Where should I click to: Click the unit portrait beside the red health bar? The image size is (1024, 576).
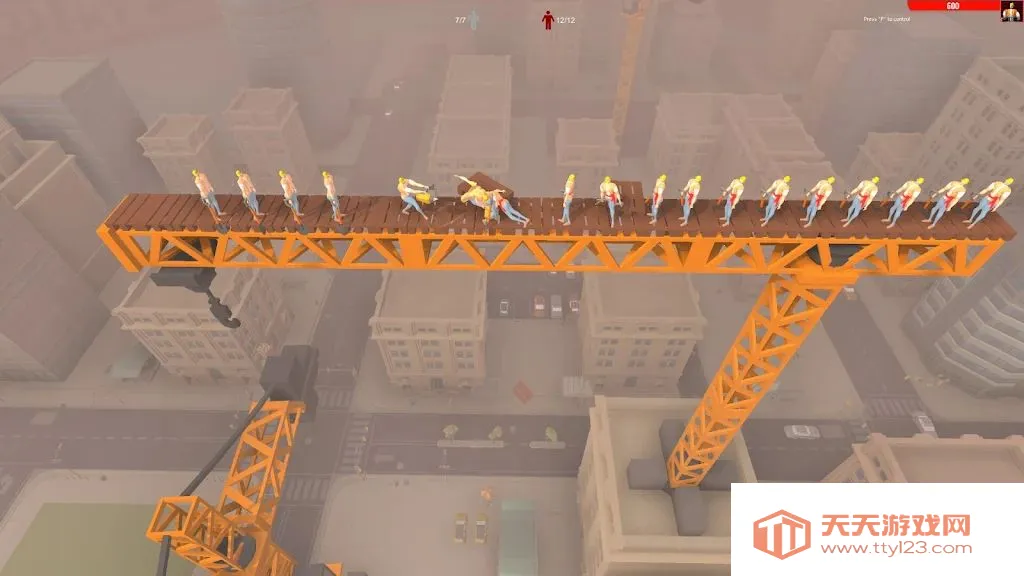coord(1011,11)
